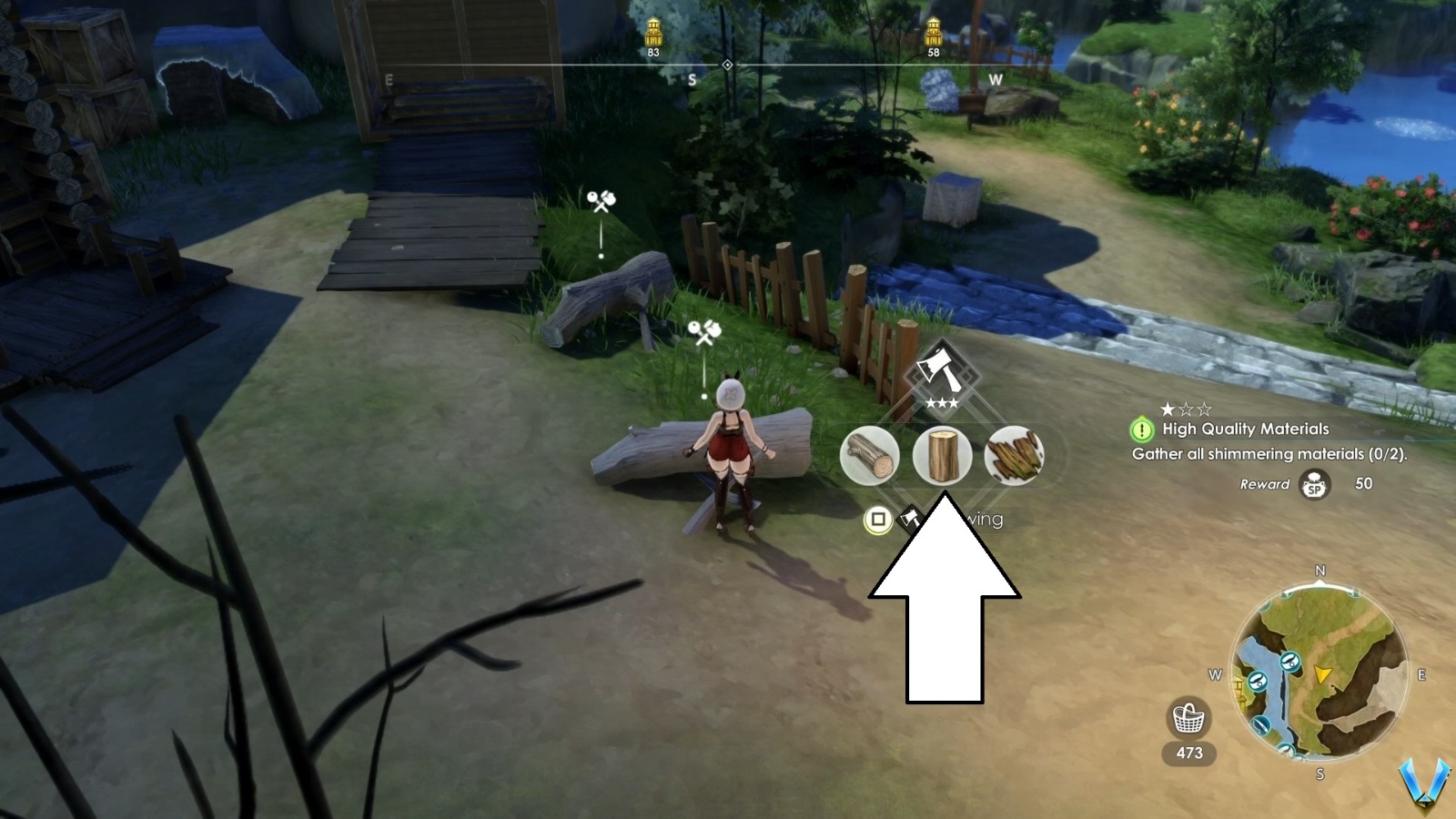Click the green exclamation quest icon
Image resolution: width=1456 pixels, height=819 pixels.
[x=1143, y=430]
